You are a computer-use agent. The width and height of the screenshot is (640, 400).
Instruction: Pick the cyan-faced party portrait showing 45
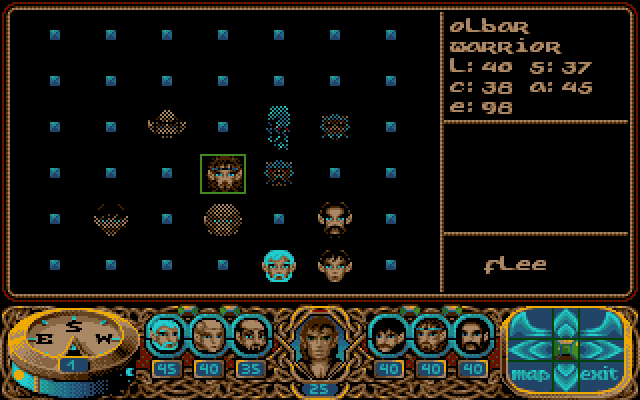click(x=166, y=335)
